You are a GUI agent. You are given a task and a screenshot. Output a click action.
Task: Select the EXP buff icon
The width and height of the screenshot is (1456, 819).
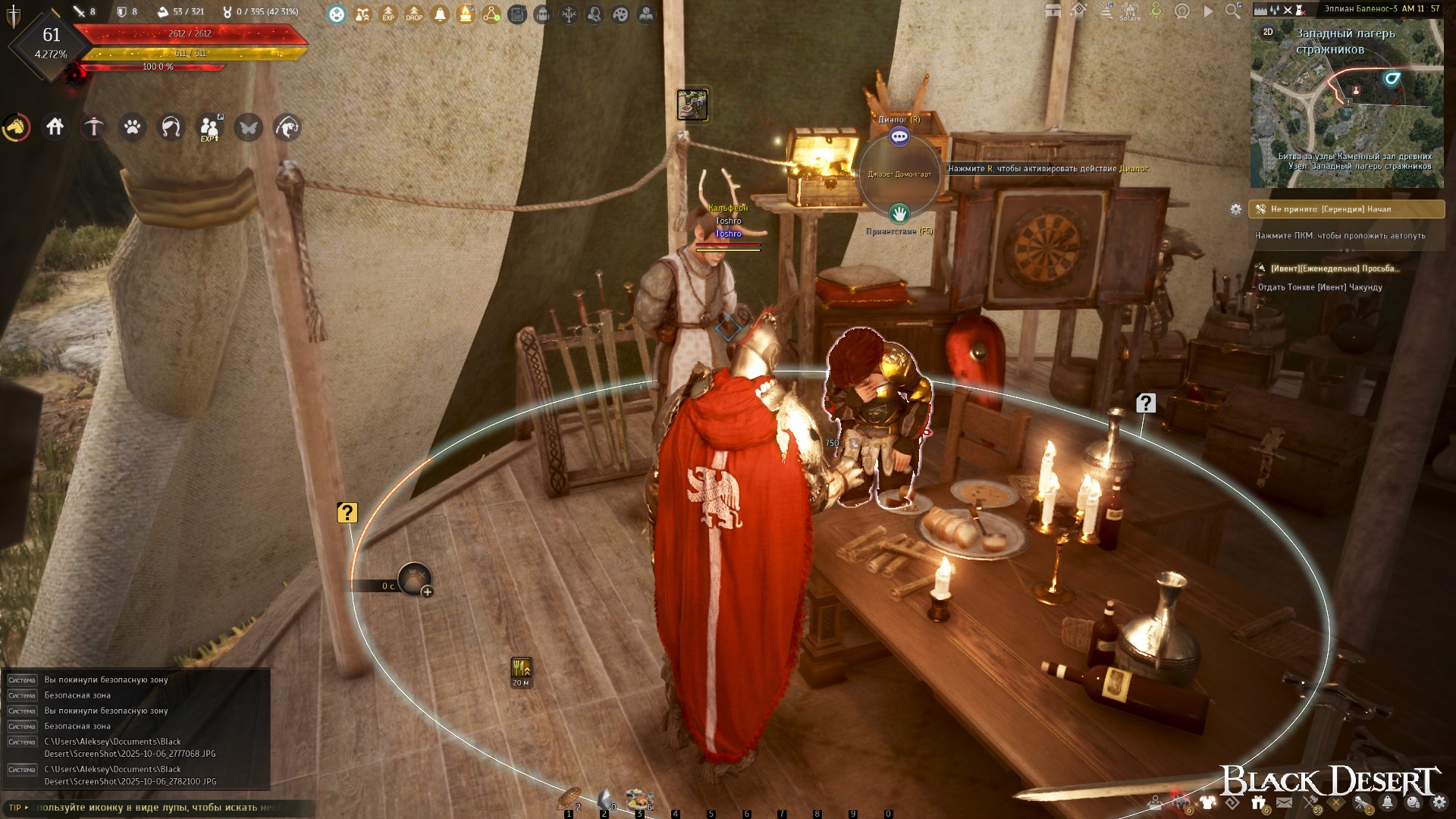click(388, 14)
